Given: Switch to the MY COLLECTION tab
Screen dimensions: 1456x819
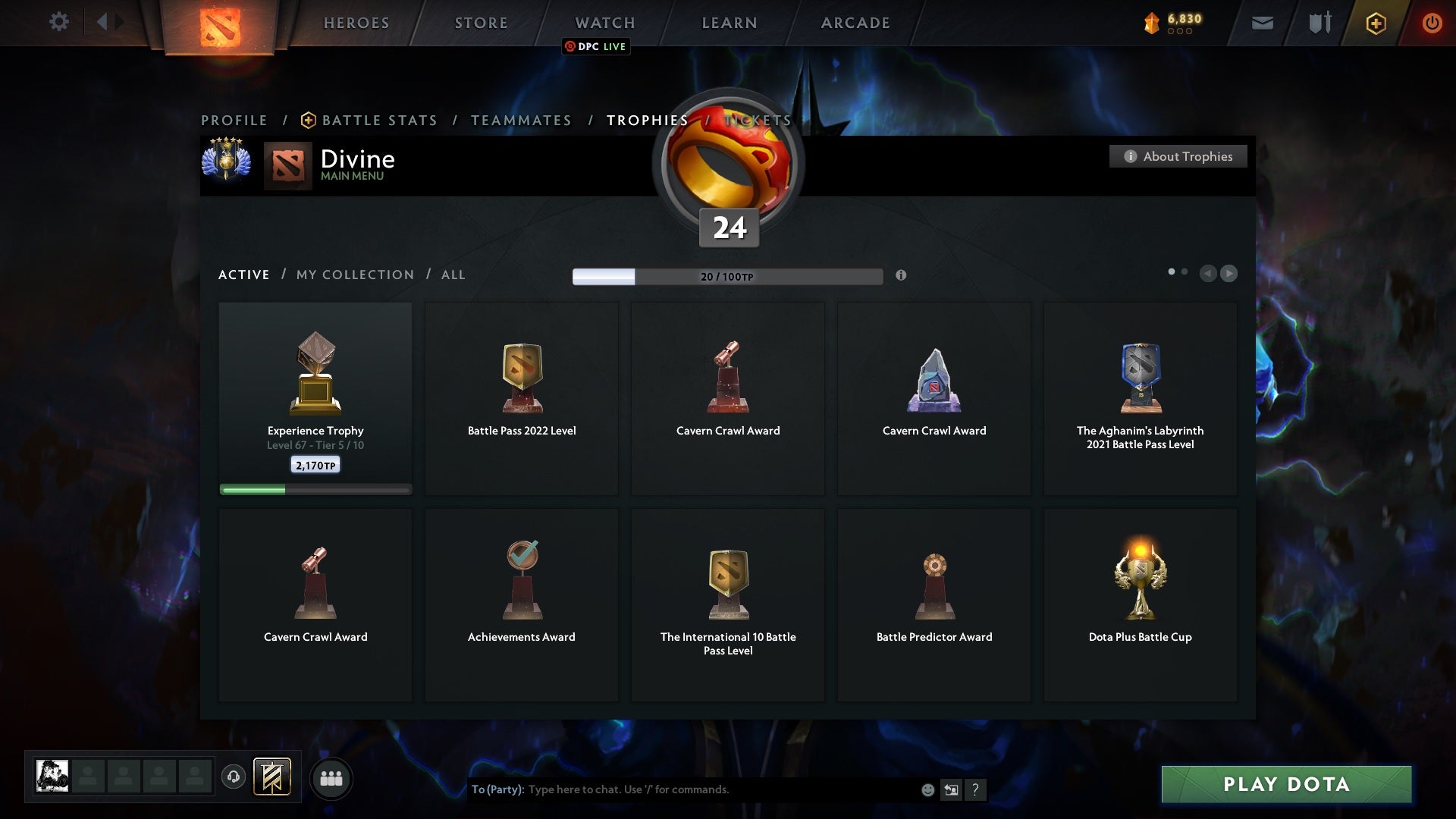Looking at the screenshot, I should coord(354,275).
